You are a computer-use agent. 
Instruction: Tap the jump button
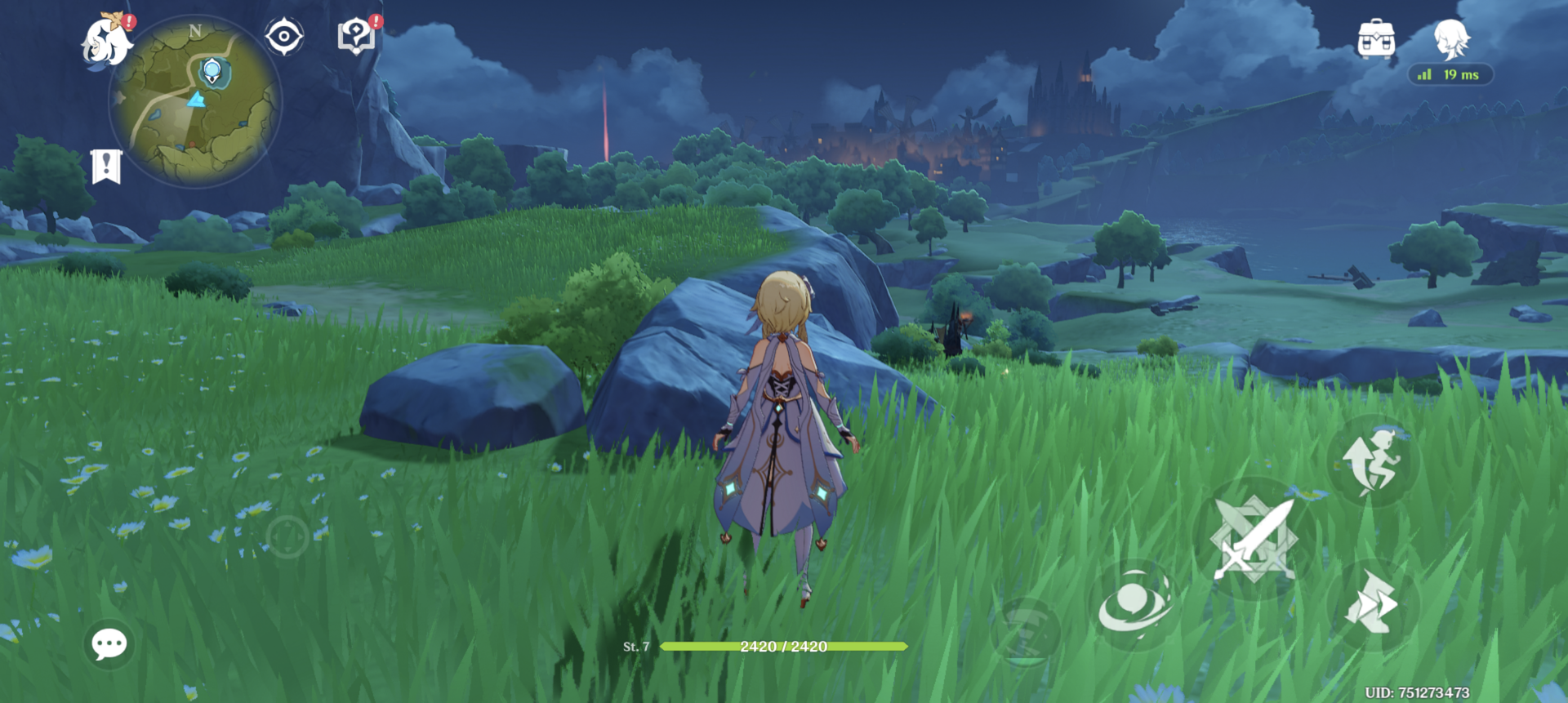tap(1373, 462)
